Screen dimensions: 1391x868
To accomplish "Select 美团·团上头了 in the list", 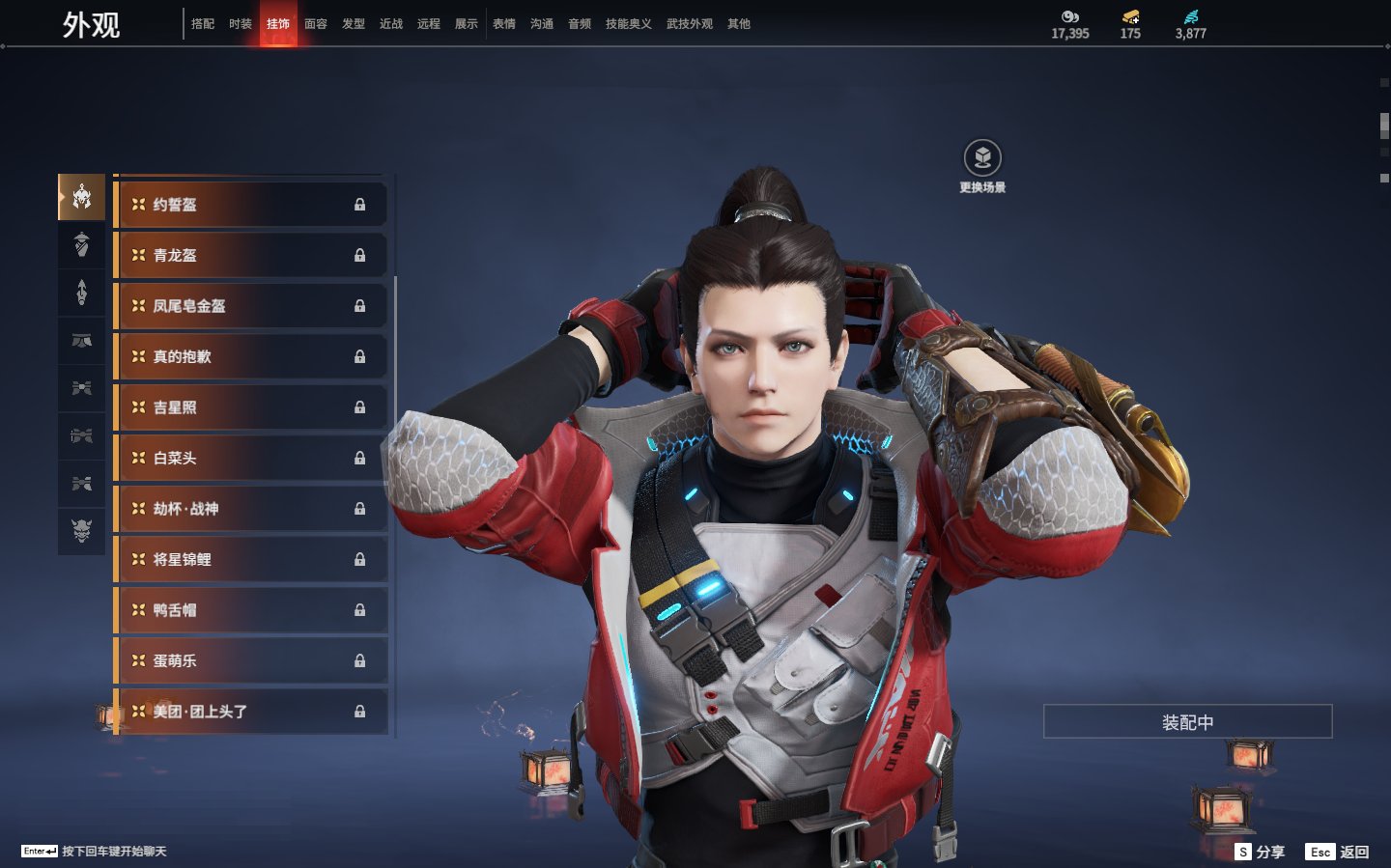I will (251, 712).
